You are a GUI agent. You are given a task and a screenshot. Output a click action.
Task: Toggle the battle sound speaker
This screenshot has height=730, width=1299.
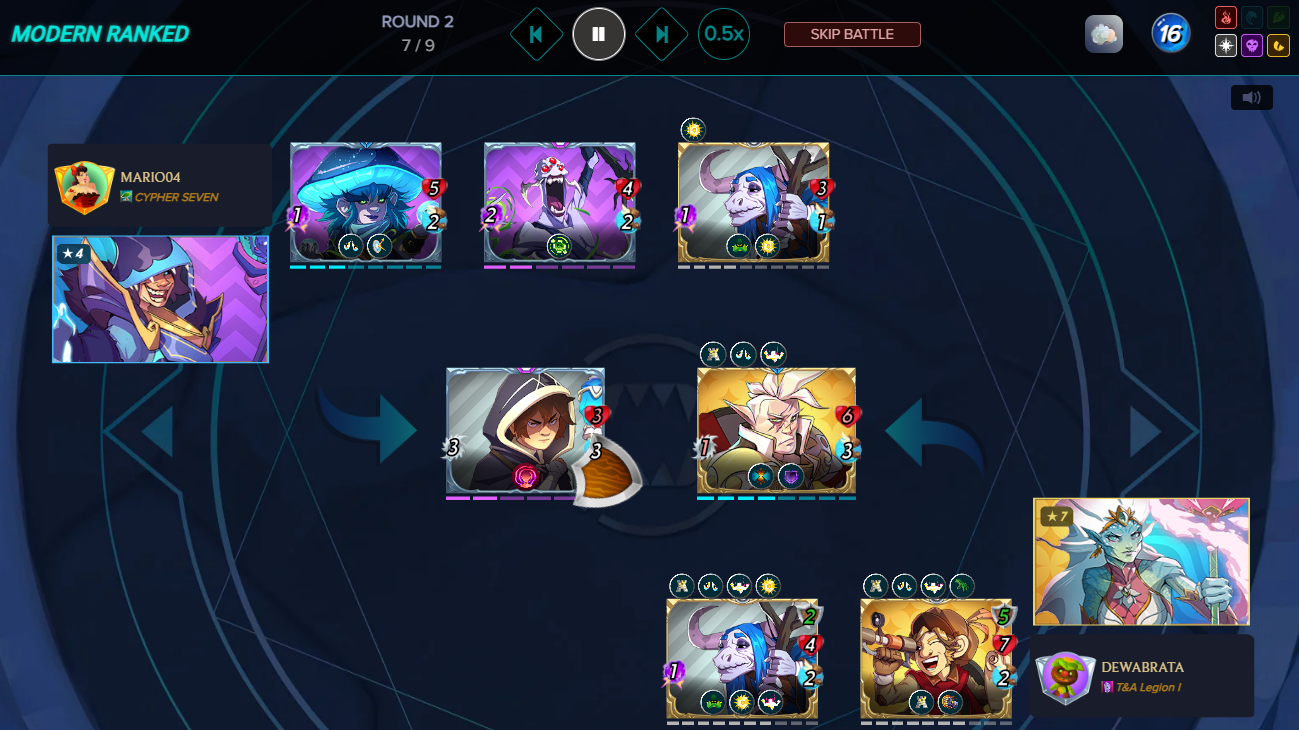click(x=1251, y=97)
